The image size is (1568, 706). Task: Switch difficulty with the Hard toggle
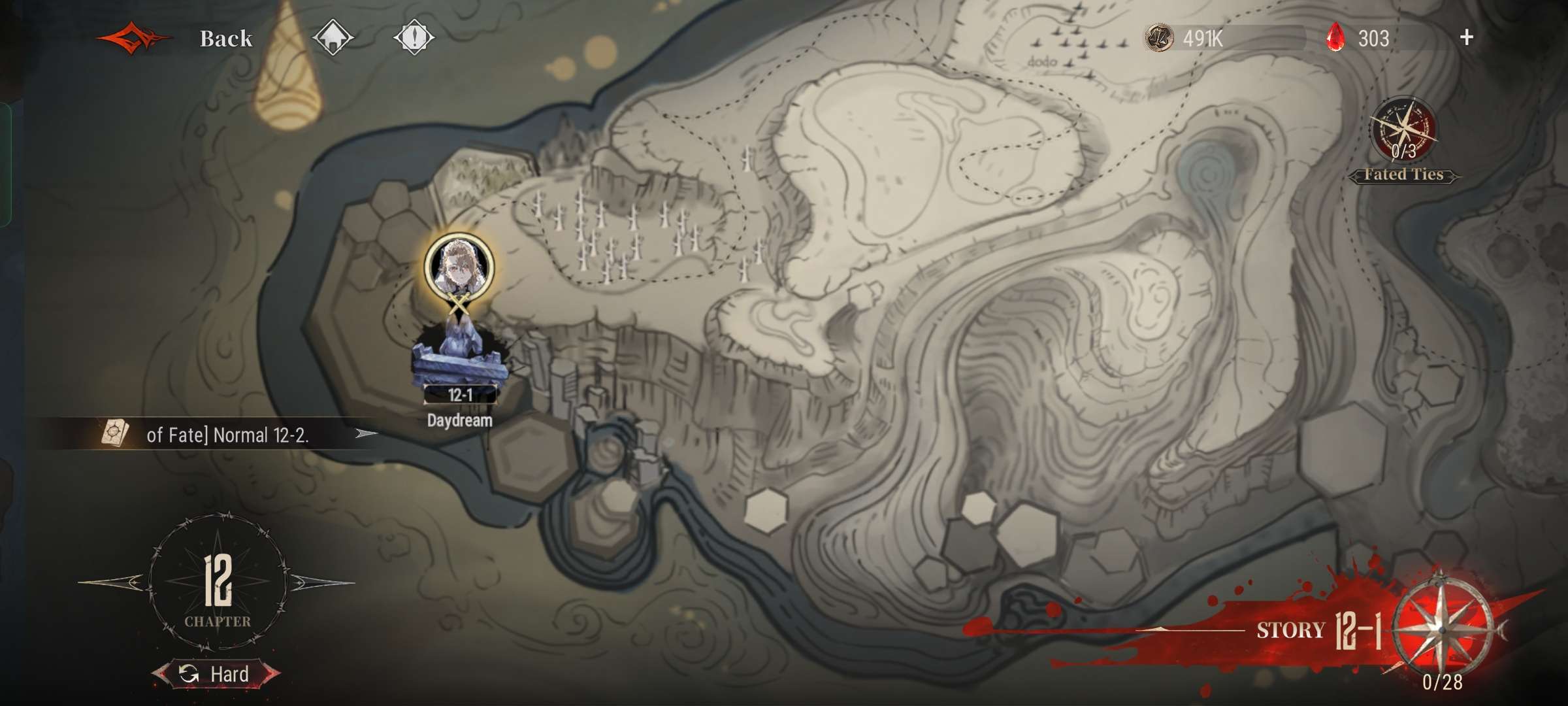216,674
